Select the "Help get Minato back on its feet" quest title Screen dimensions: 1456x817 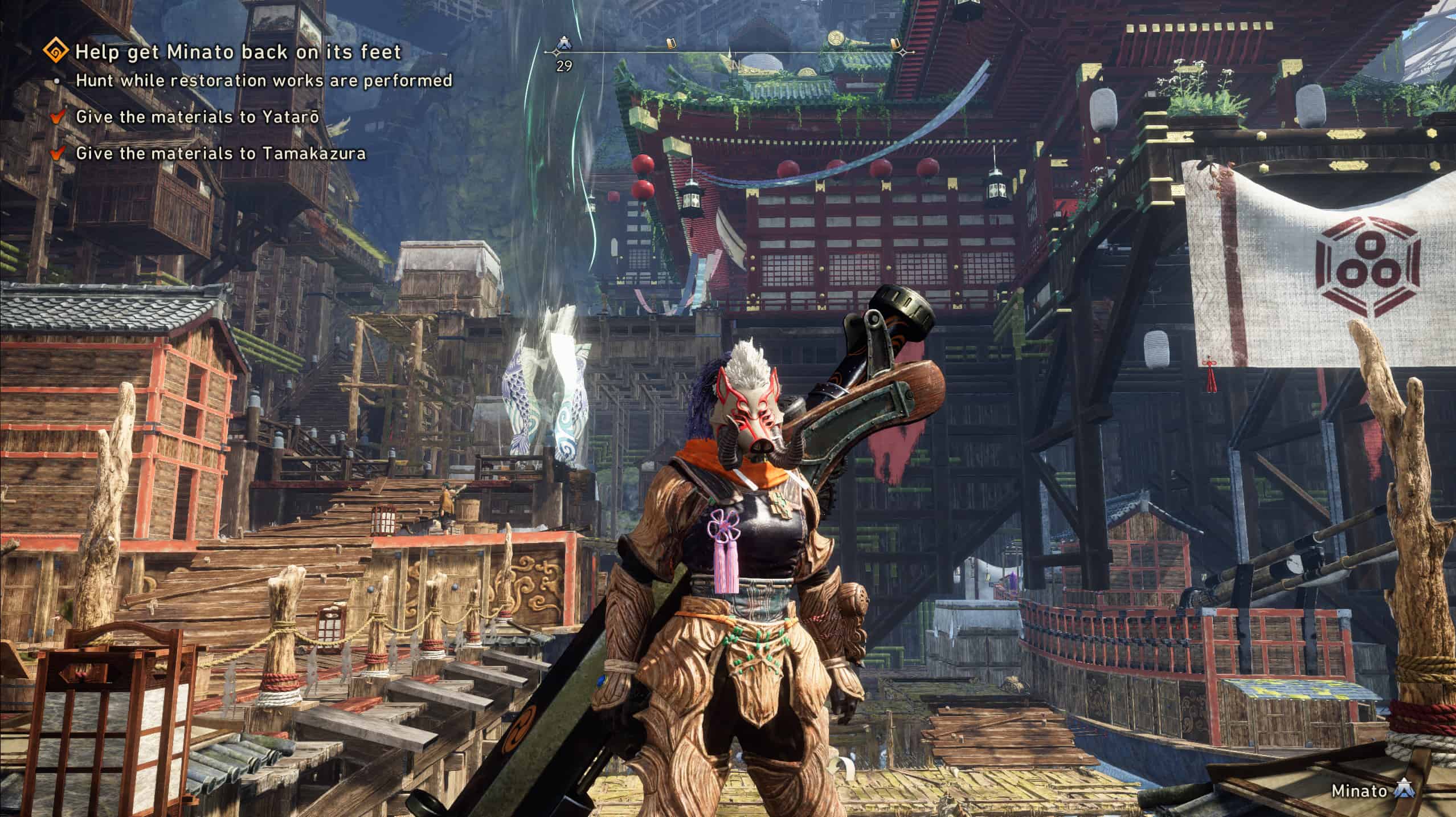click(x=238, y=52)
